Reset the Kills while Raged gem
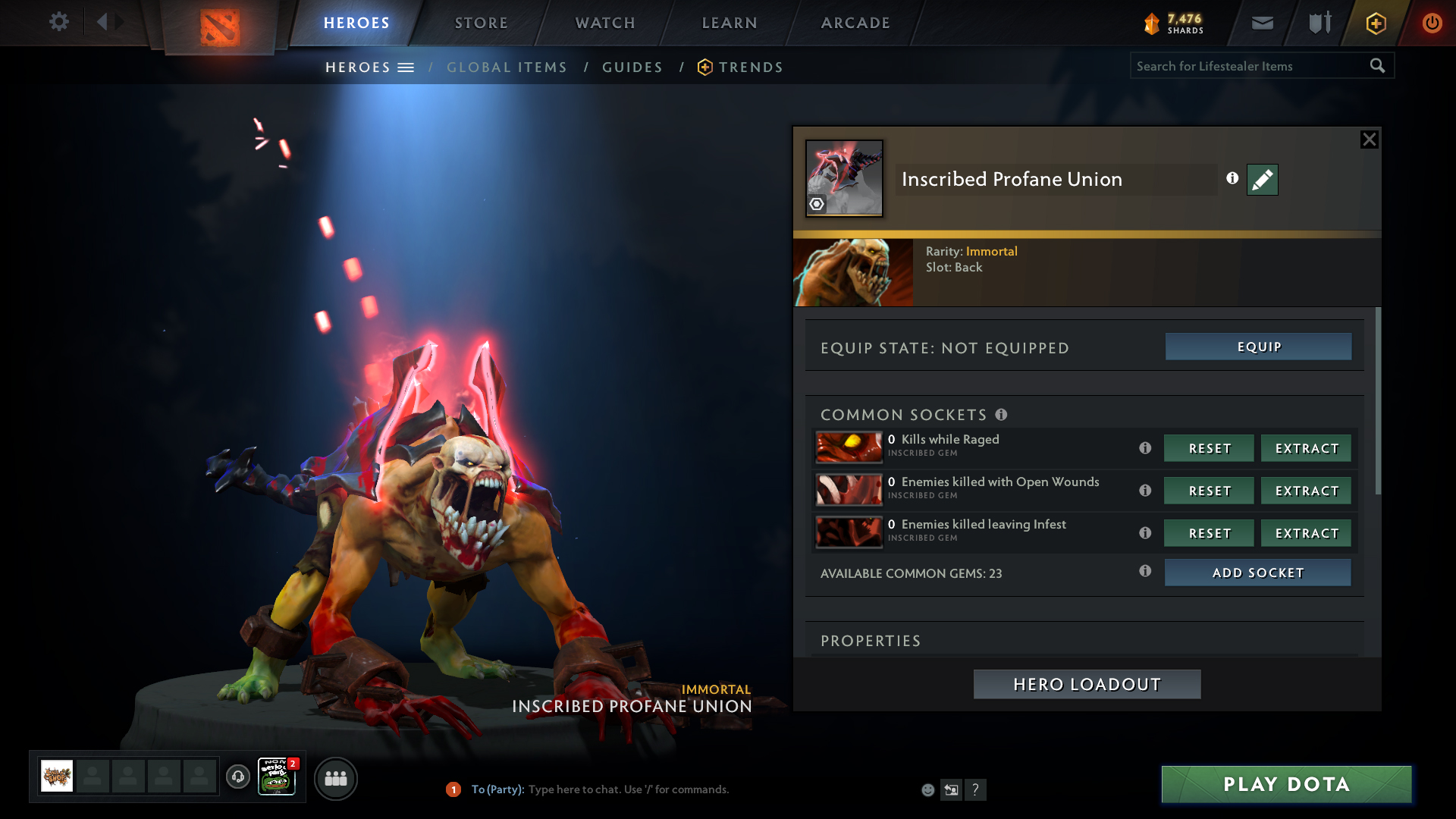Image resolution: width=1456 pixels, height=819 pixels. (1209, 448)
